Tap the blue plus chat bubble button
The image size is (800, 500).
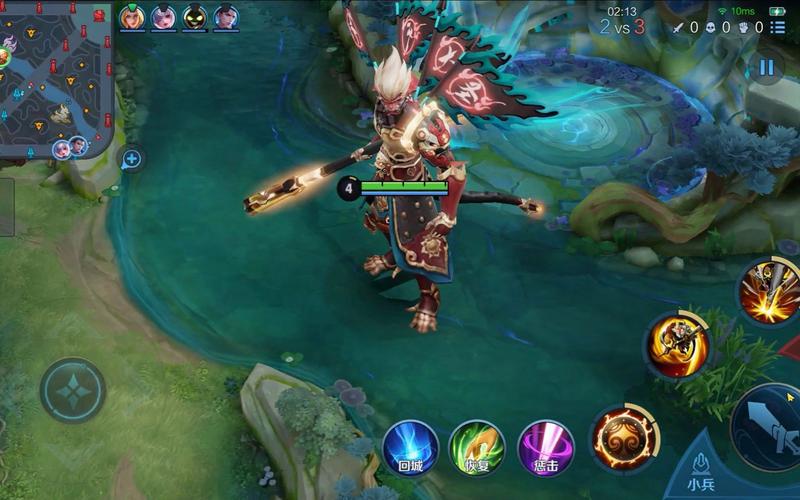pos(131,159)
